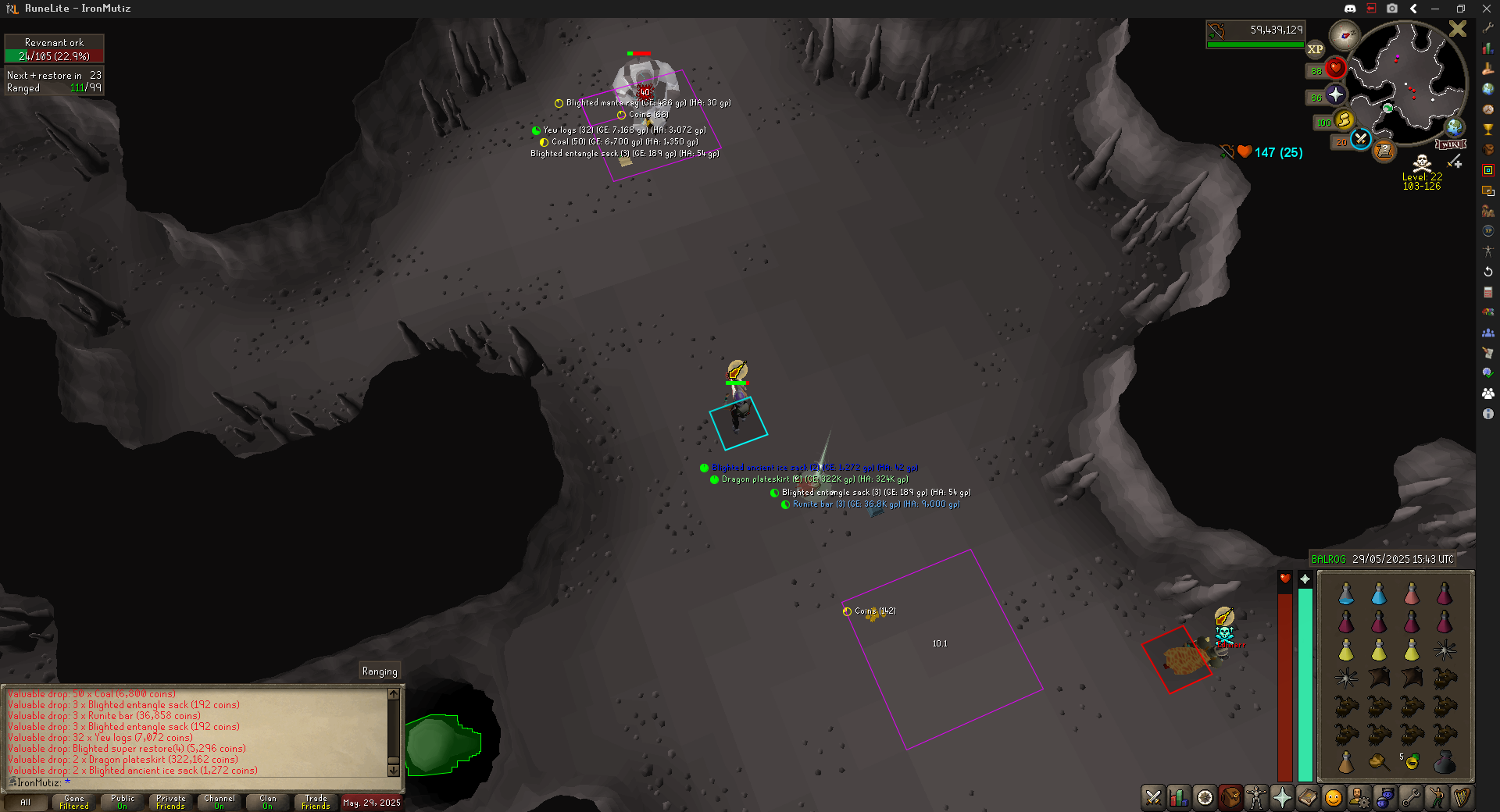This screenshot has width=1500, height=812.
Task: Open the Combat Options tab
Action: pyautogui.click(x=1153, y=797)
